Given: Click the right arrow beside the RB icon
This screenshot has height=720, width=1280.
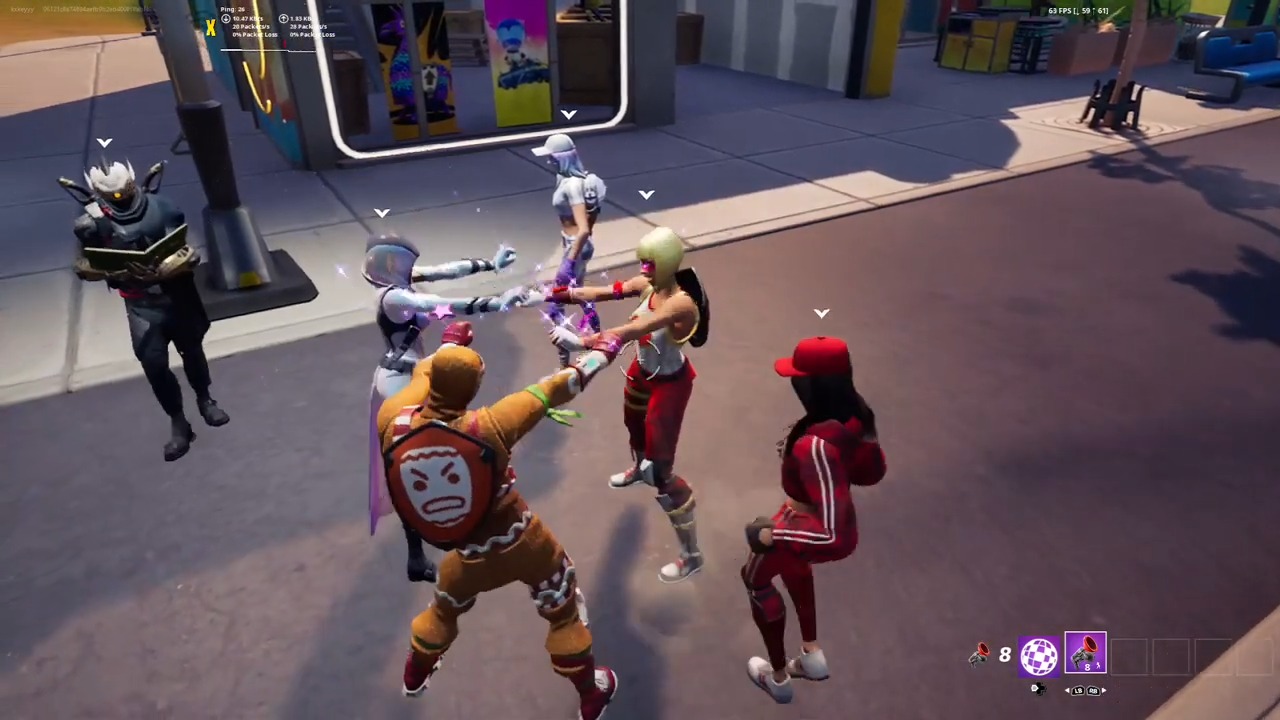Looking at the screenshot, I should click(1104, 691).
